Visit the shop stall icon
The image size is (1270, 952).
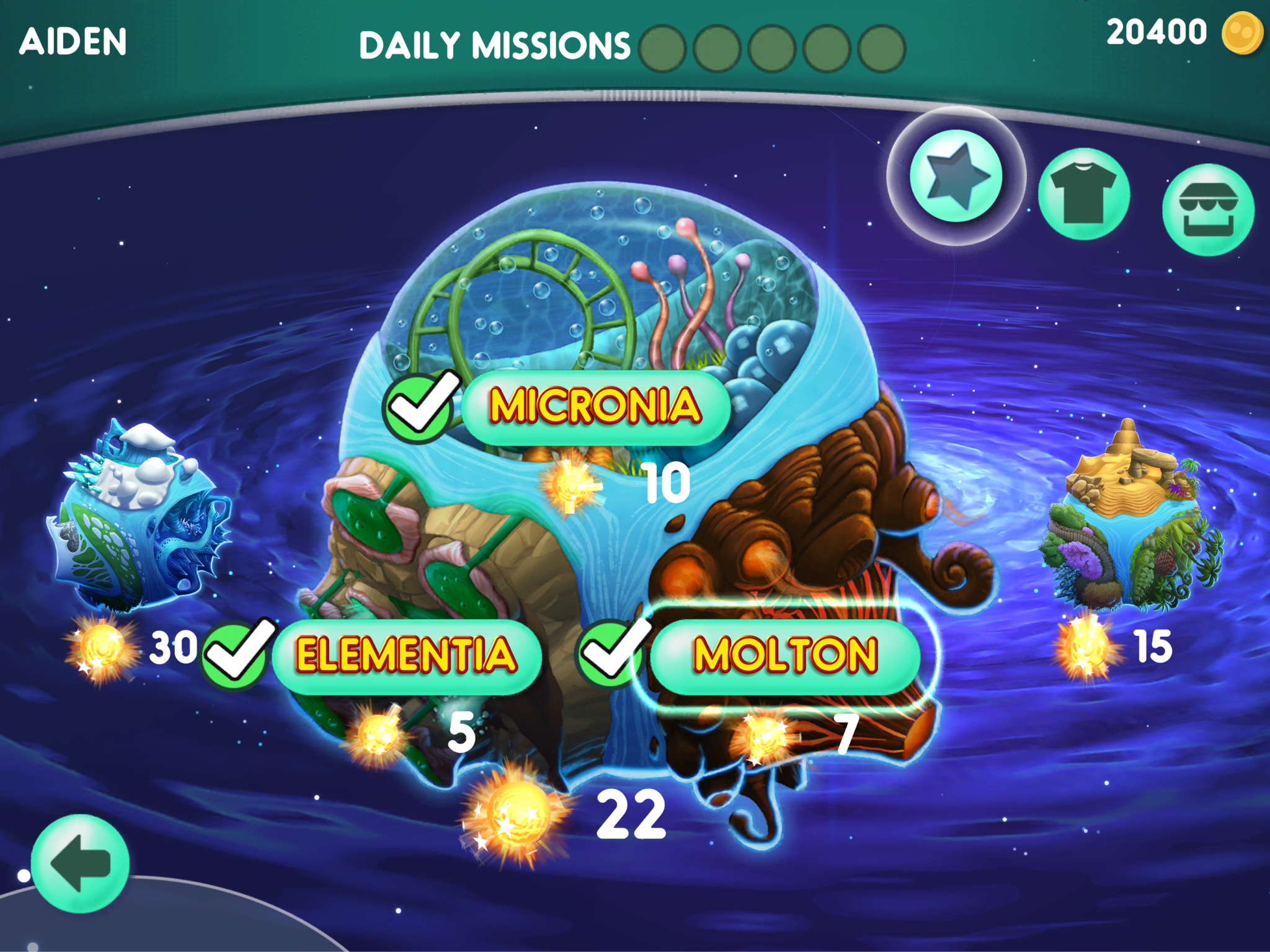(1207, 209)
